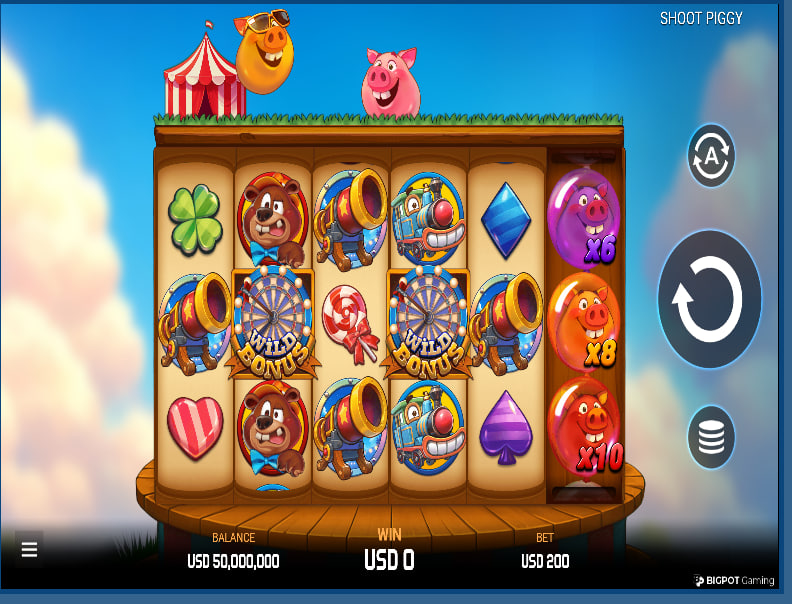Screen dimensions: 792x604
Task: Open the bet settings coin stack button
Action: pos(711,437)
